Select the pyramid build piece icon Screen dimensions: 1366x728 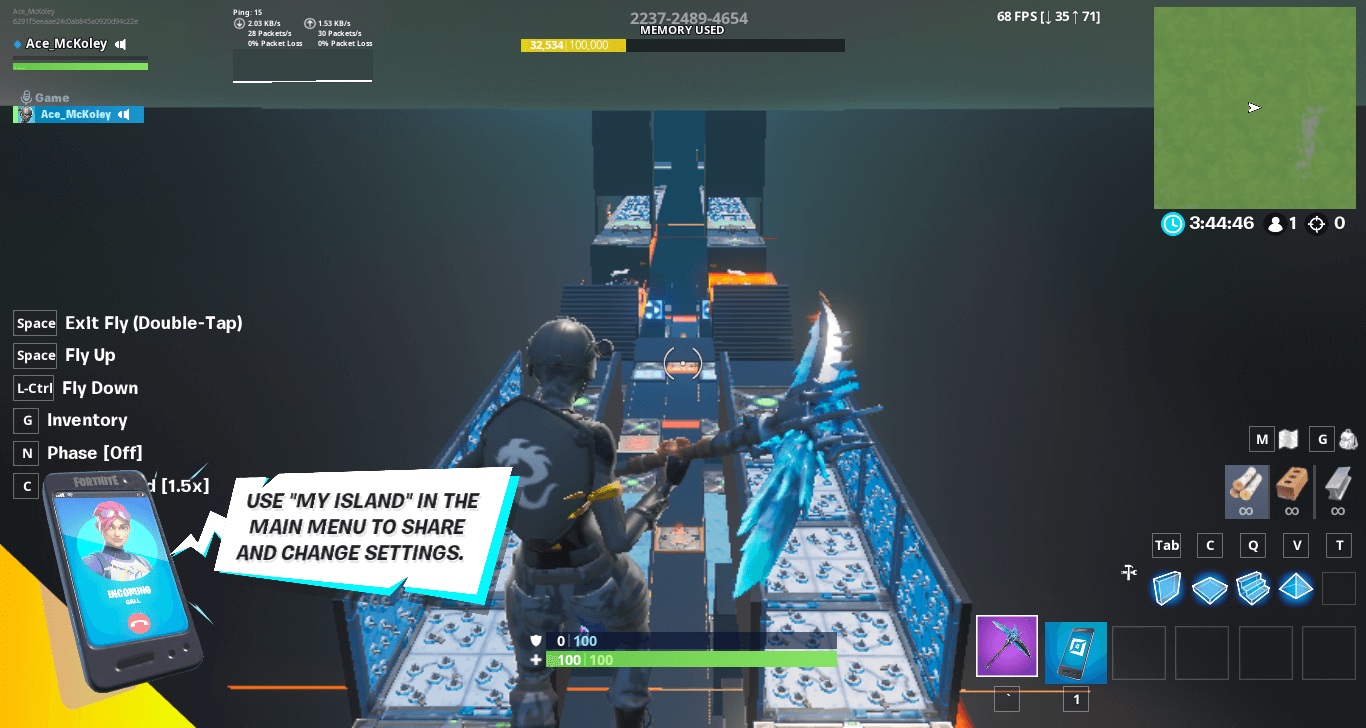click(x=1296, y=589)
